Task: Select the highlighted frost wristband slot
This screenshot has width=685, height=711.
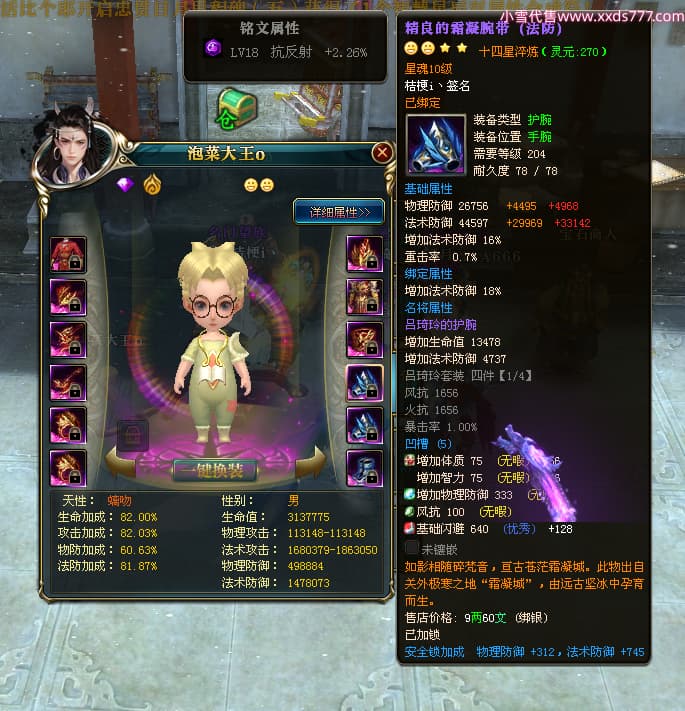Action: [364, 382]
